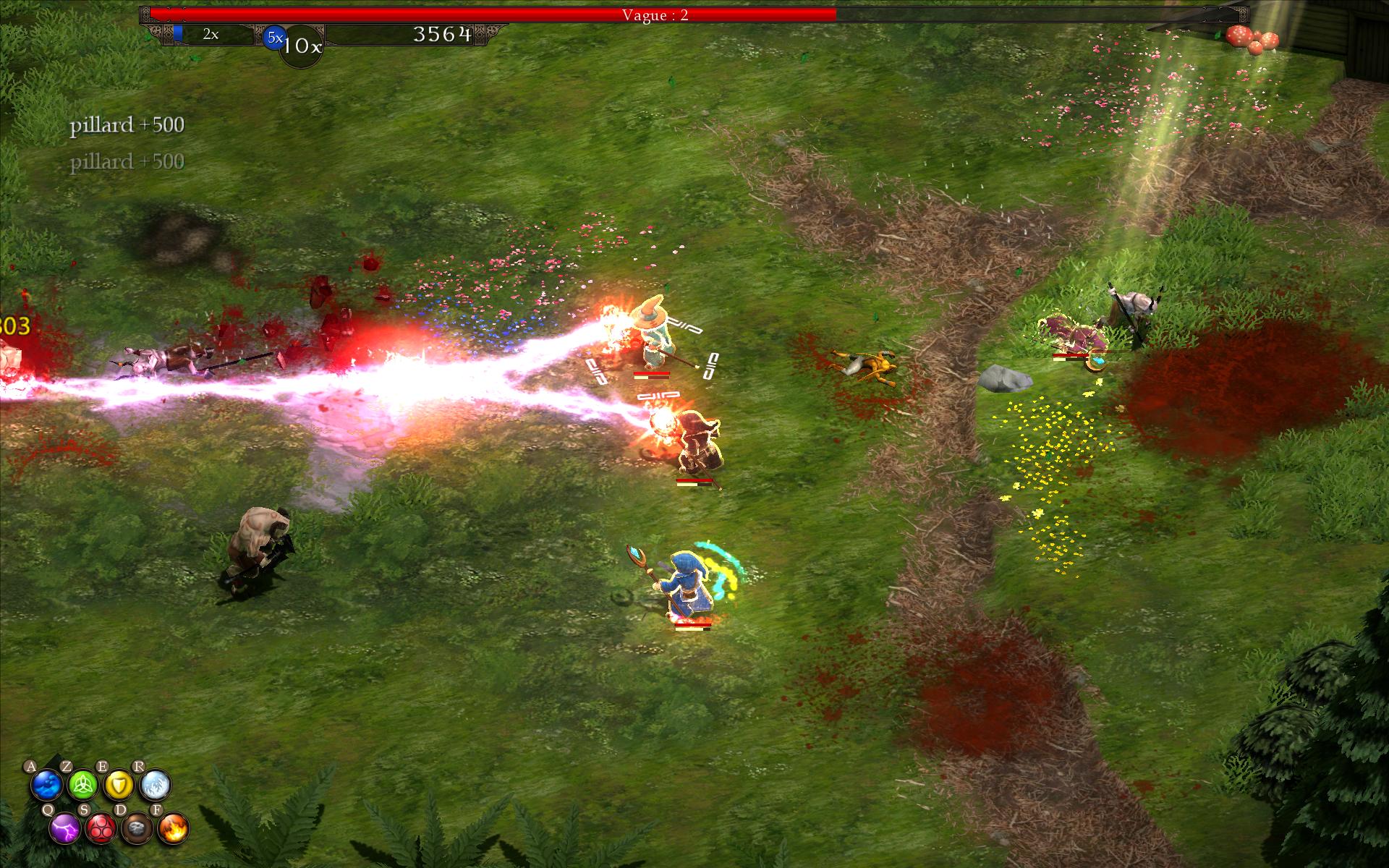
Task: Activate the orange Fire element orb
Action: click(x=174, y=828)
